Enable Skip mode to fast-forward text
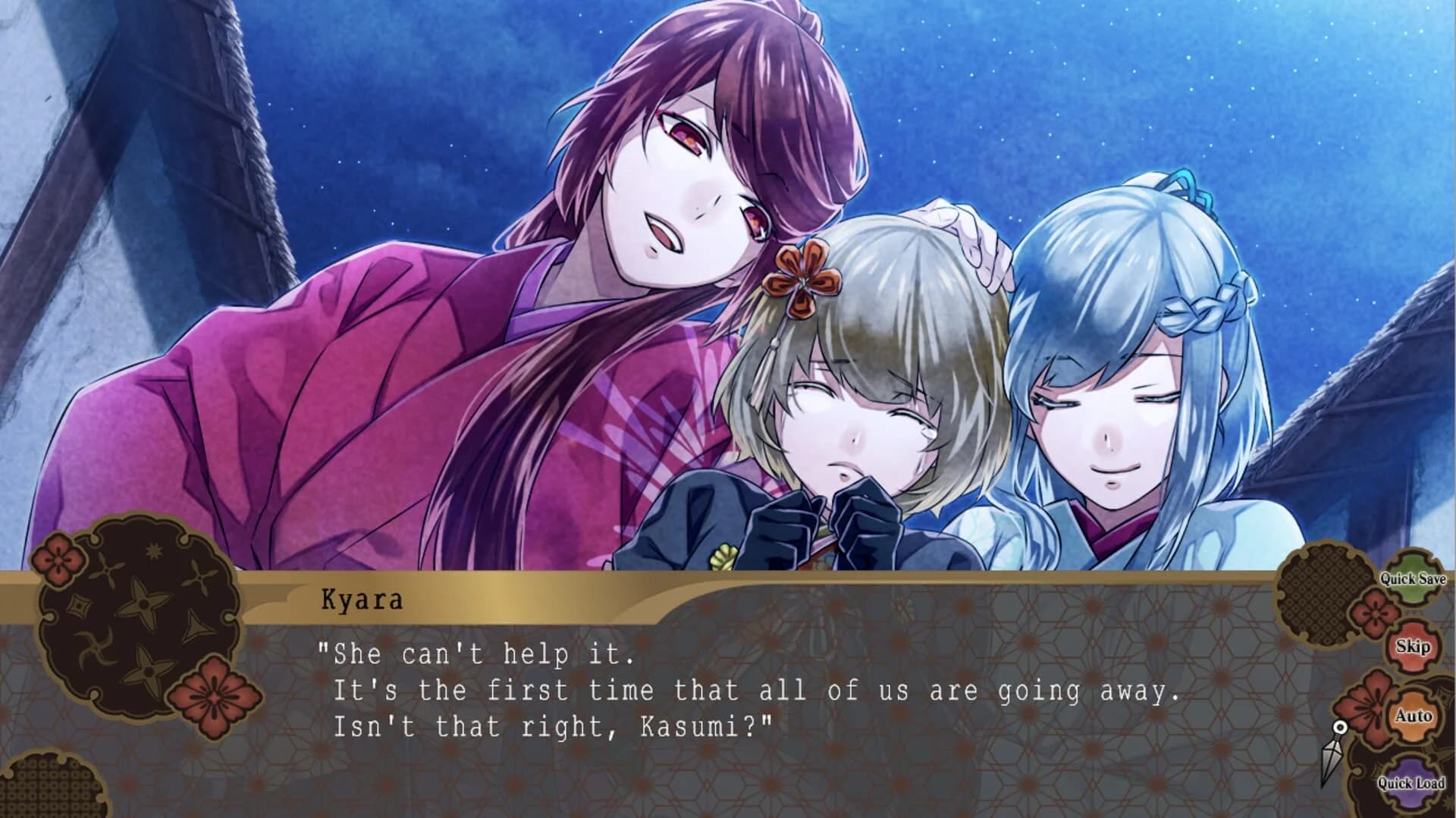The width and height of the screenshot is (1456, 818). (1414, 647)
